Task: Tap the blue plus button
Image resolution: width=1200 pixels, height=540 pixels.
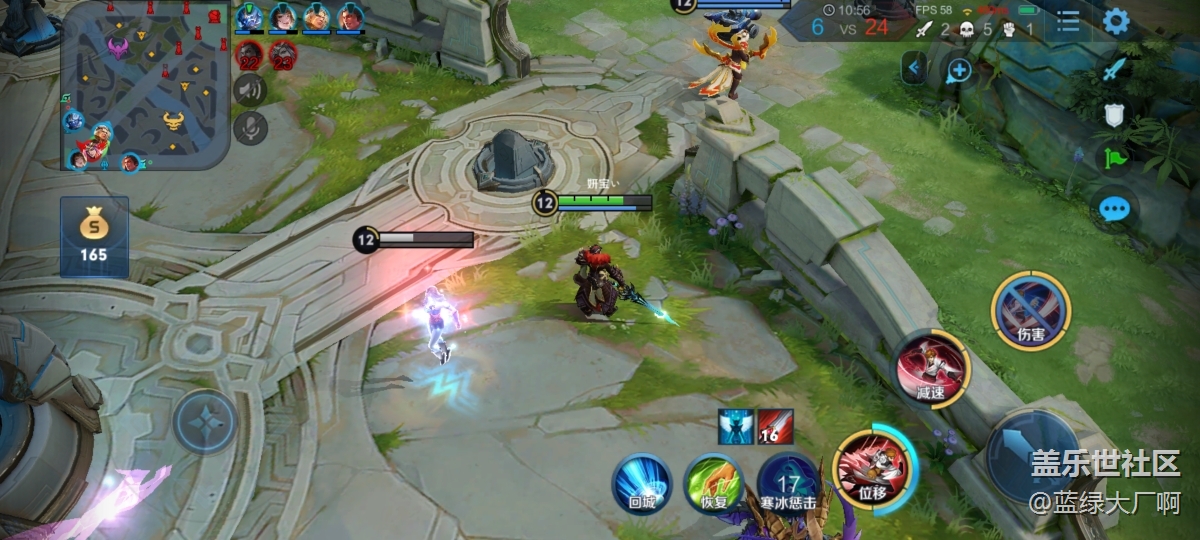Action: click(x=958, y=69)
